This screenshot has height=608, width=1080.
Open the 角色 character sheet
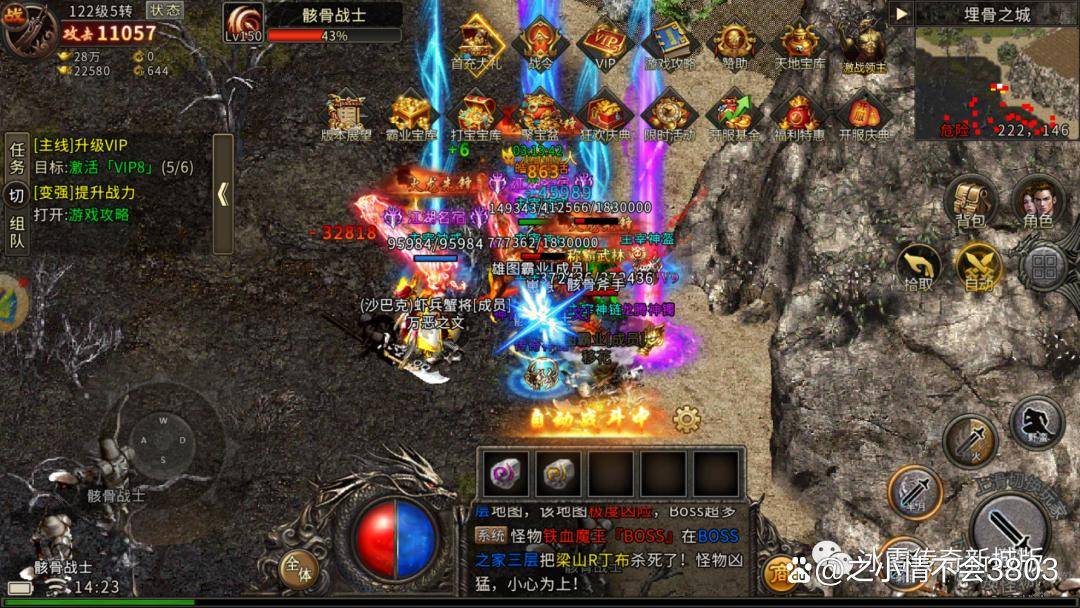coord(1037,199)
